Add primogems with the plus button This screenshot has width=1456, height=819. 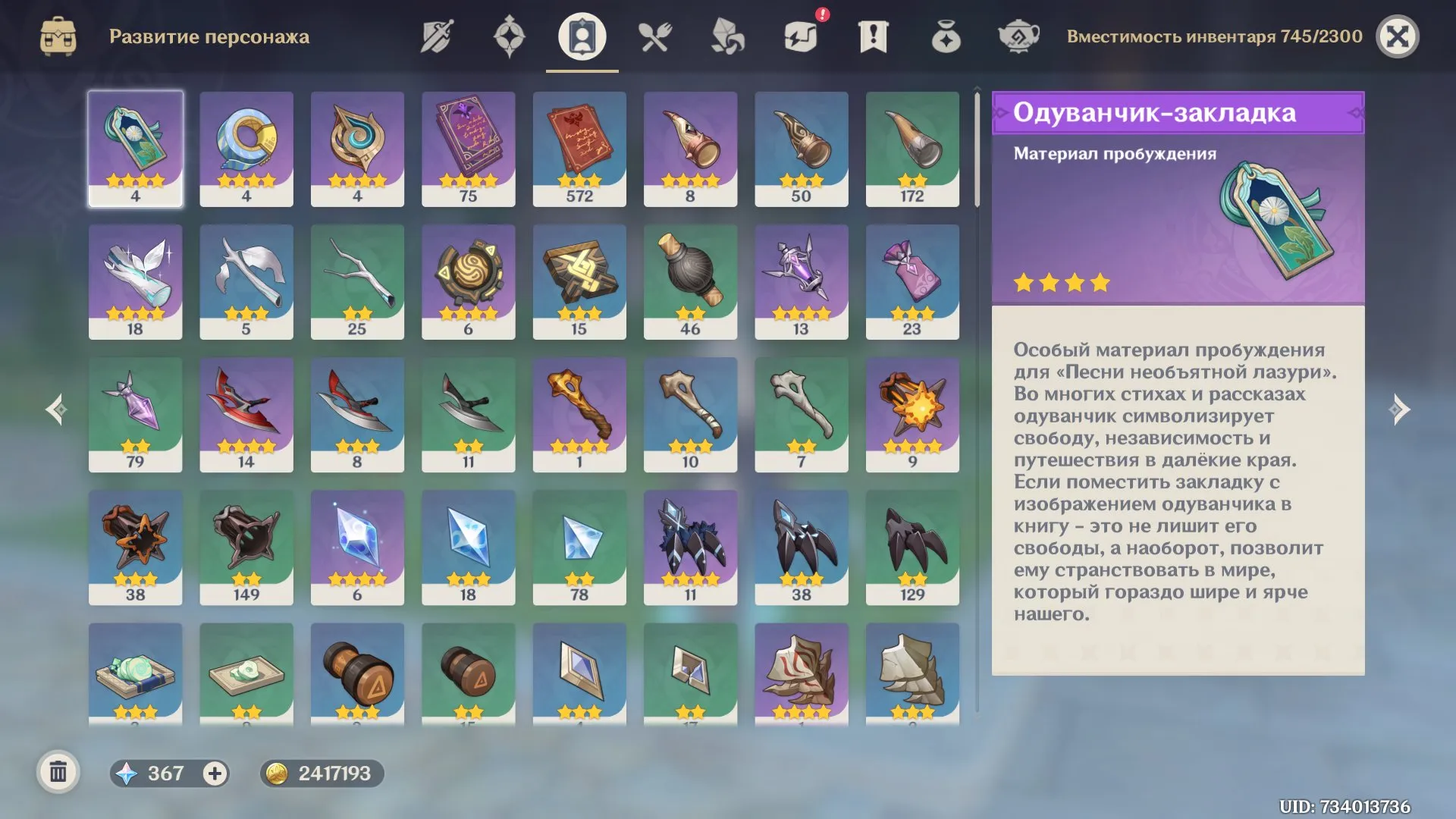pos(215,773)
